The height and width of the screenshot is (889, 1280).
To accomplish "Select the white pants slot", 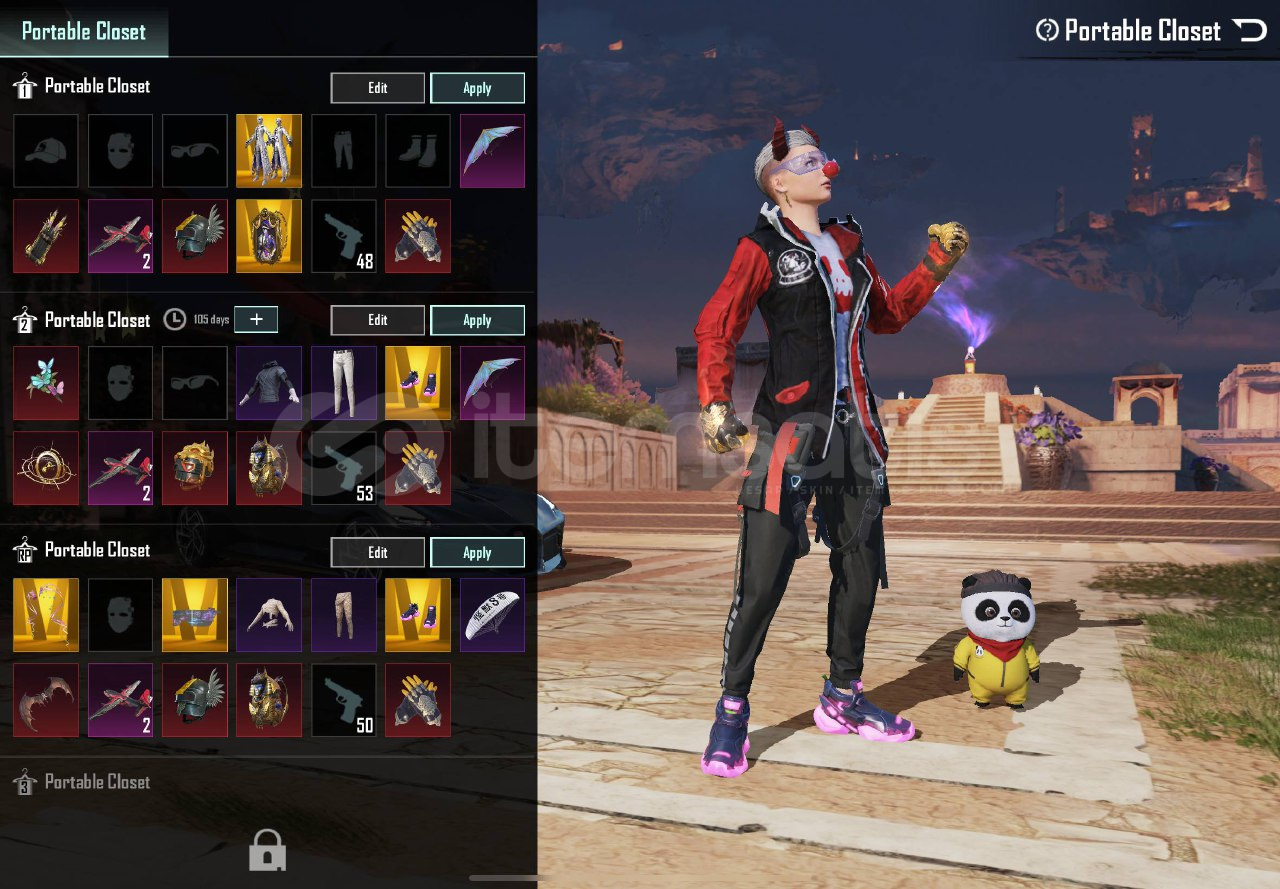I will (344, 383).
